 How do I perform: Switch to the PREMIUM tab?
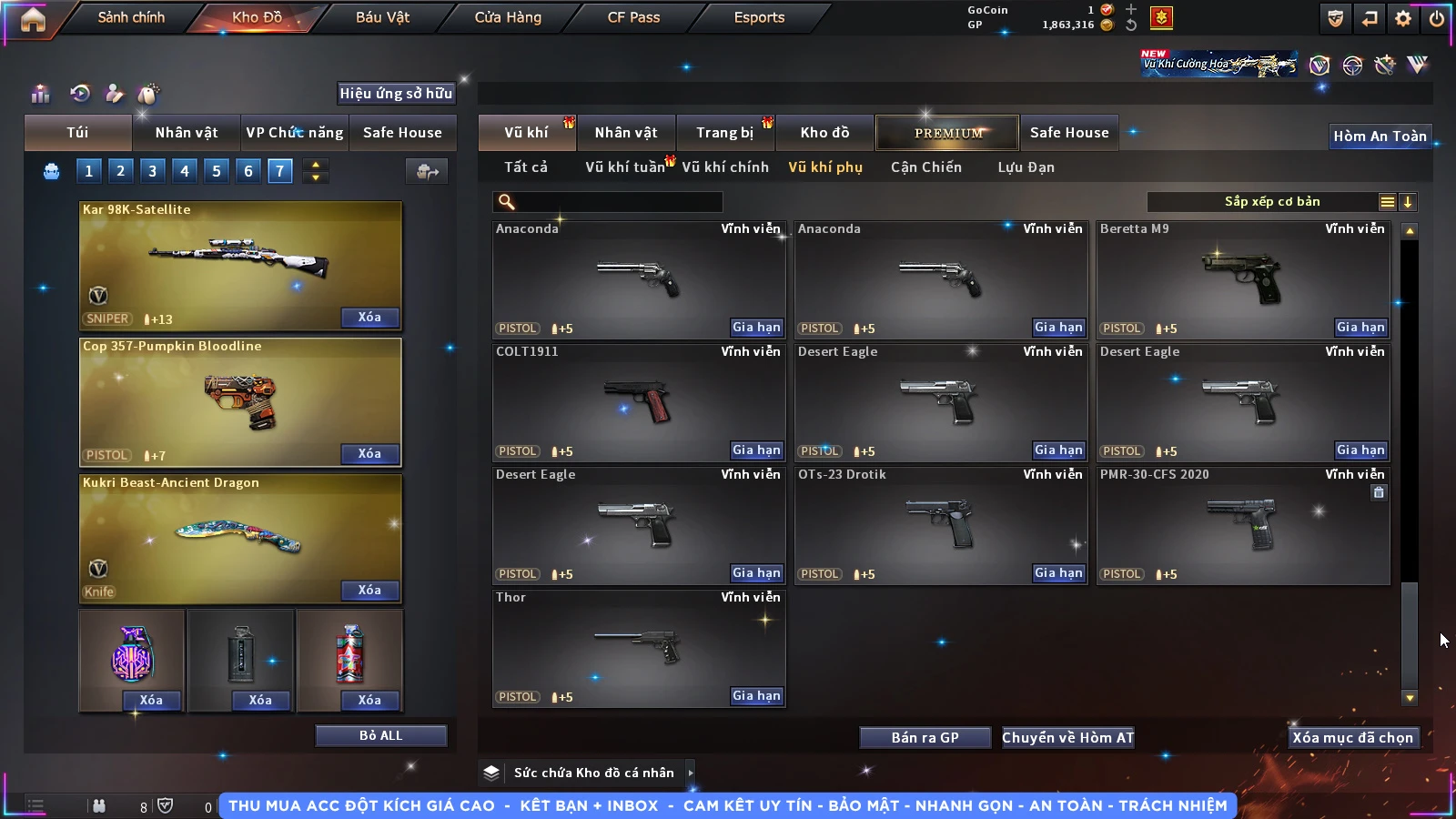(x=948, y=133)
